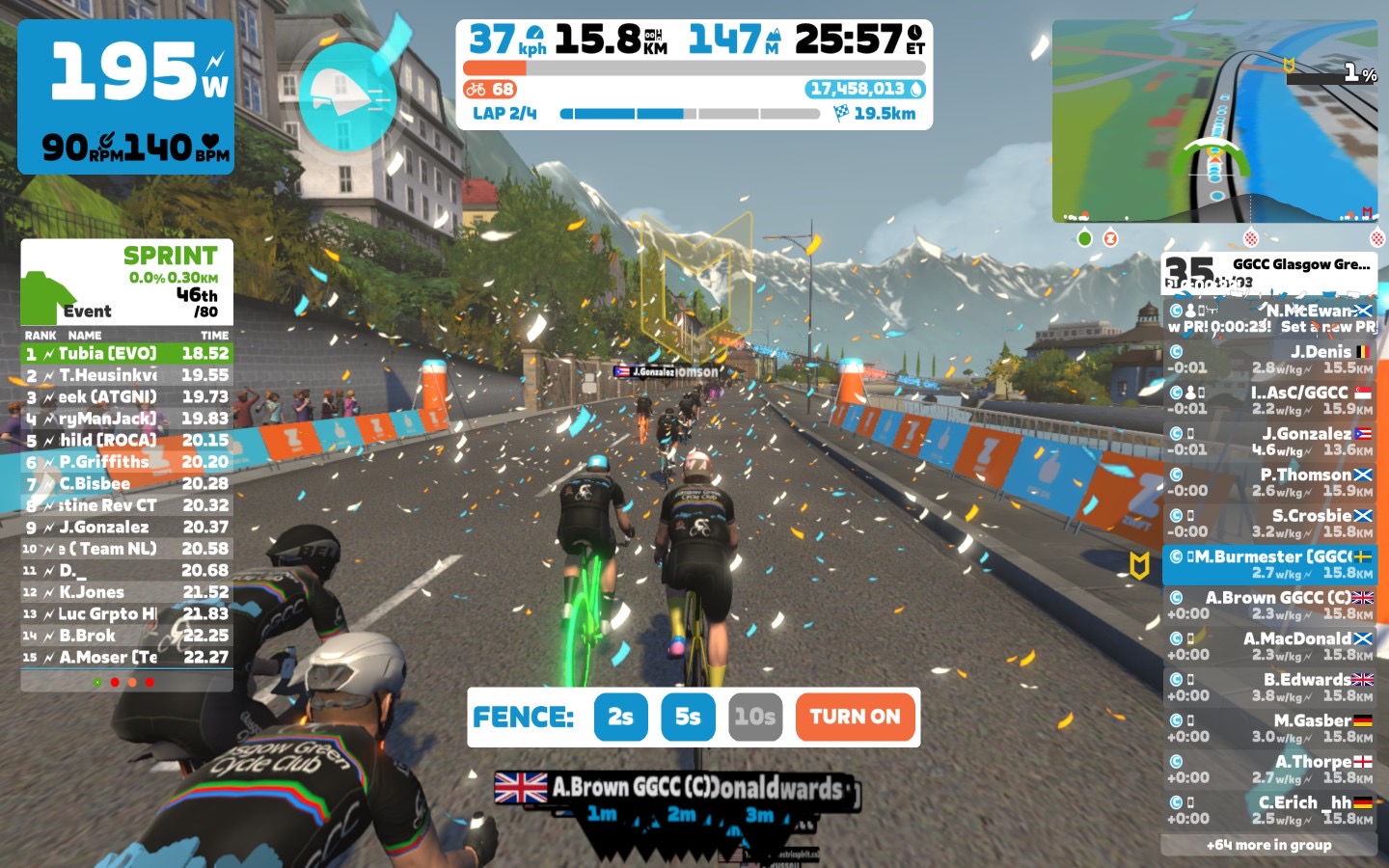
Task: Select rider P.Thomson in nearby list
Action: click(1269, 482)
